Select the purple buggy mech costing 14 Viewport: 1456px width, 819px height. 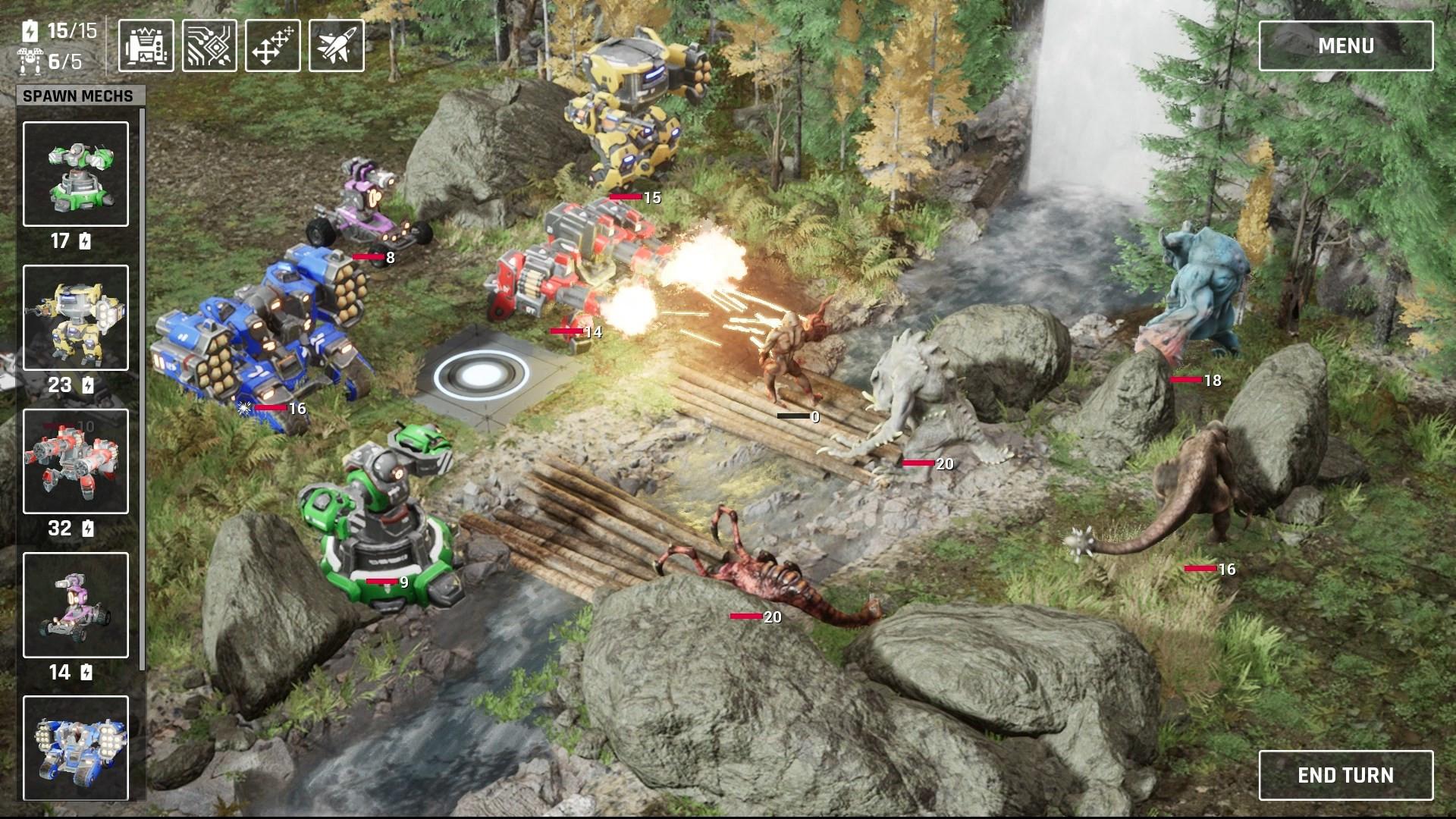[75, 604]
